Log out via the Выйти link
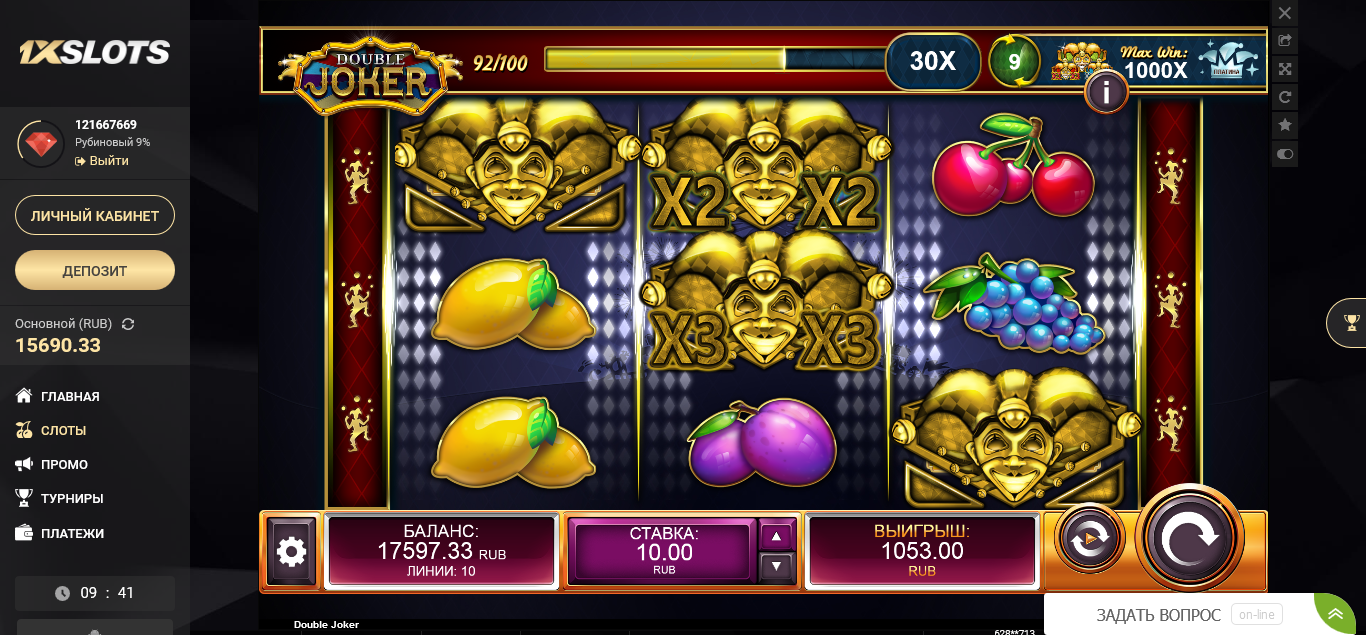The height and width of the screenshot is (635, 1366). coord(108,161)
